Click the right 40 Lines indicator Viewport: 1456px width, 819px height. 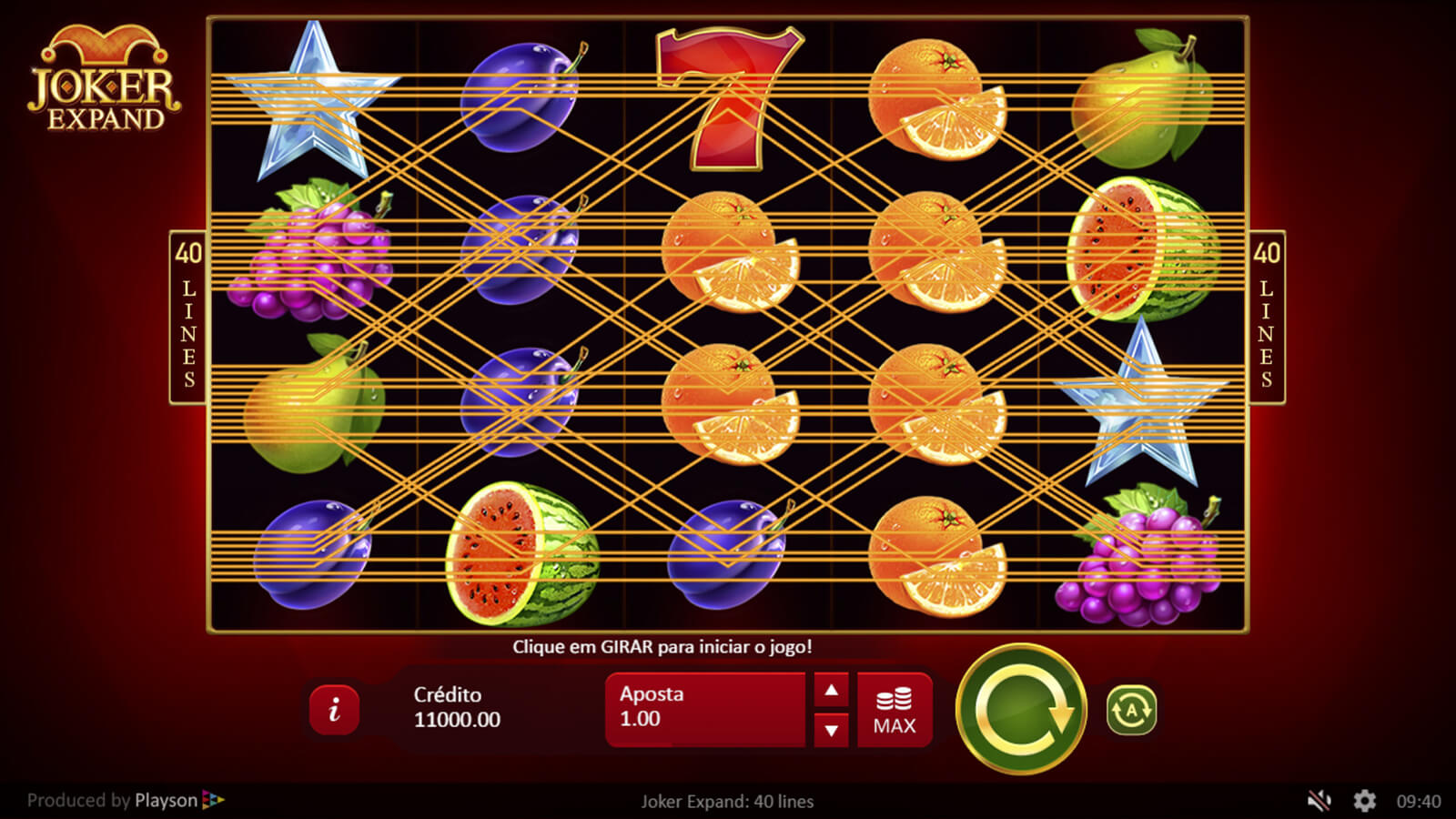point(1266,317)
